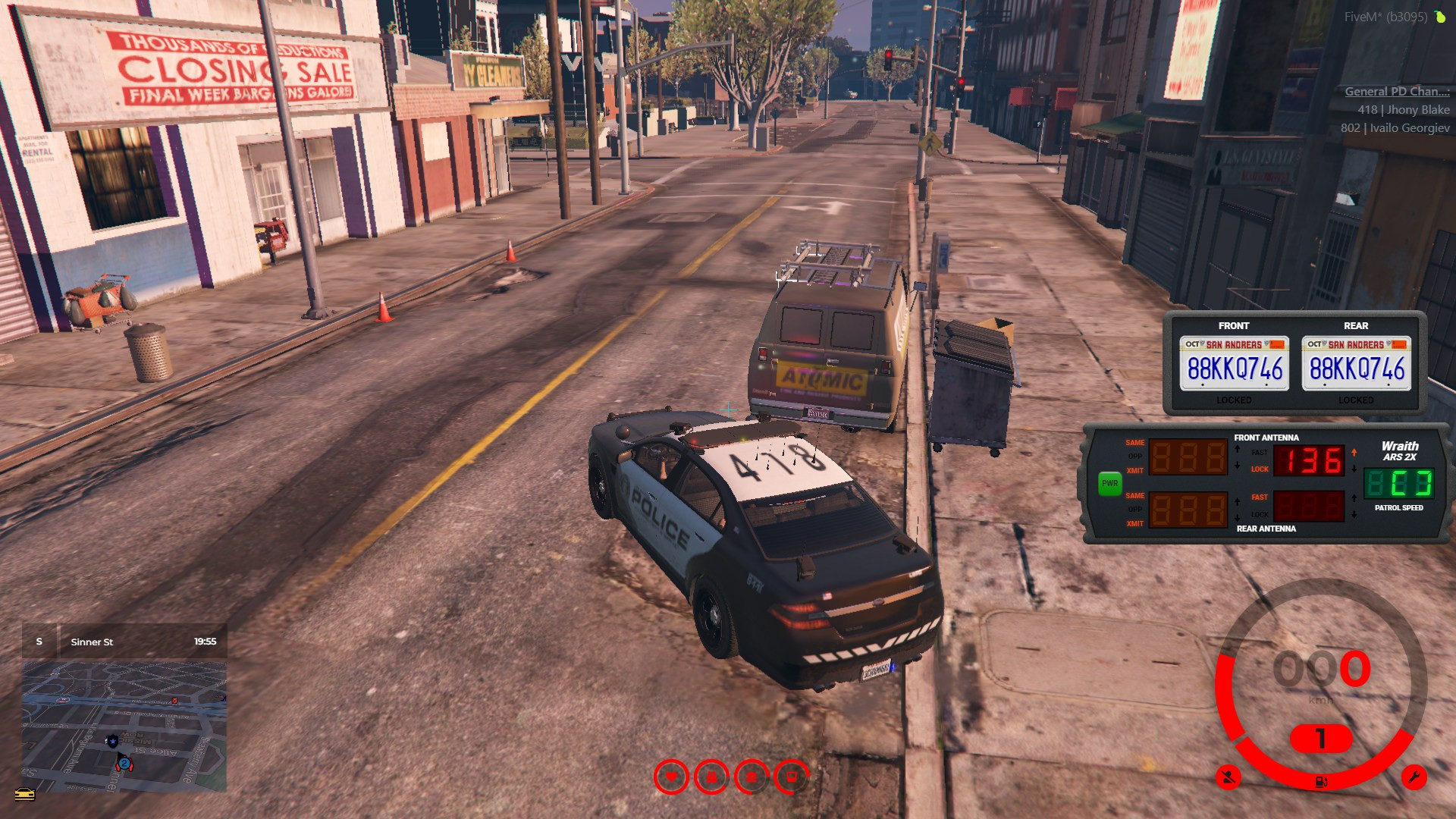Click the Wraith ARS 2X patrol speed display
This screenshot has width=1456, height=819.
1398,483
